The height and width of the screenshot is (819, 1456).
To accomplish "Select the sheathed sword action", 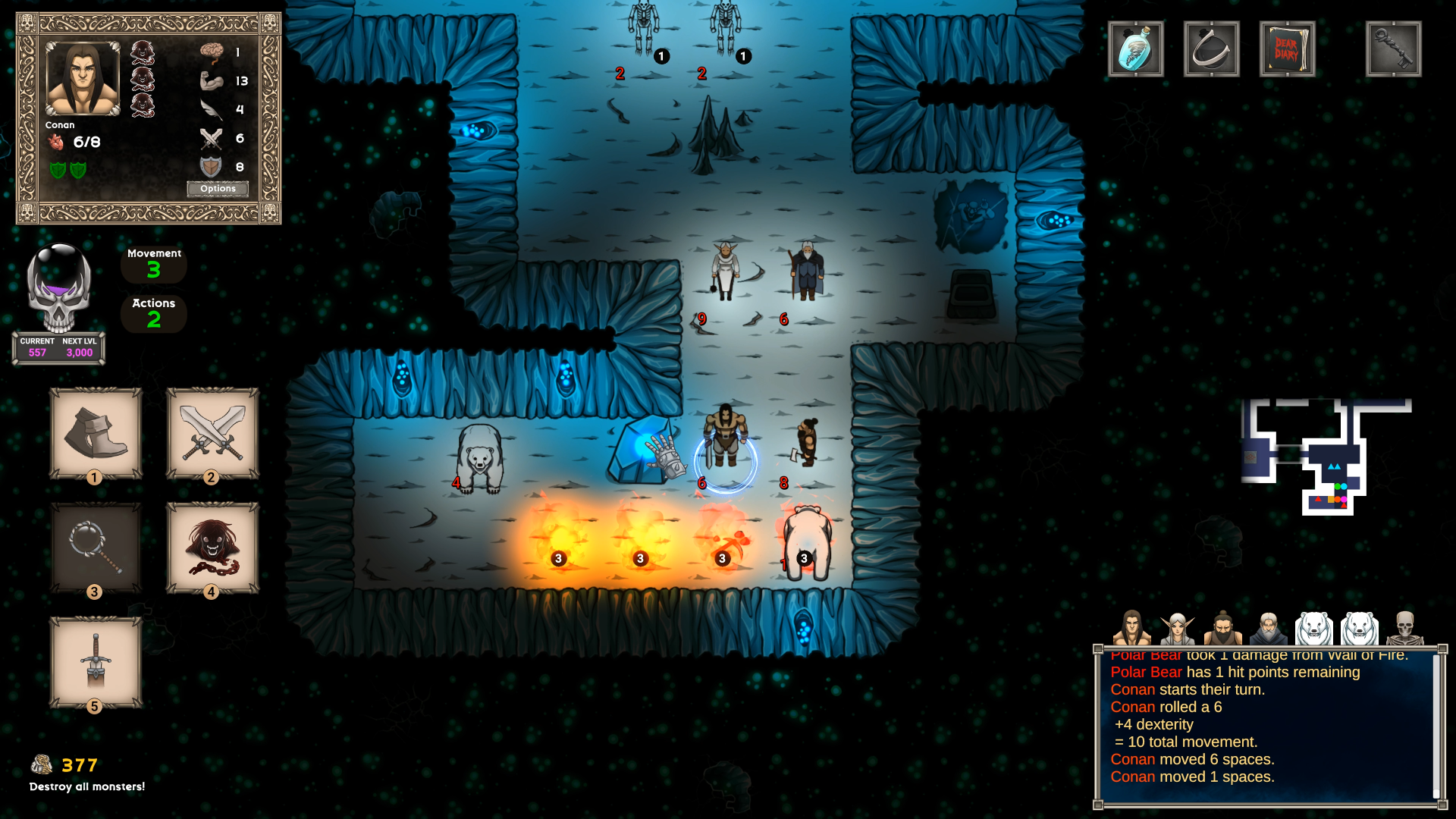I will pyautogui.click(x=96, y=662).
